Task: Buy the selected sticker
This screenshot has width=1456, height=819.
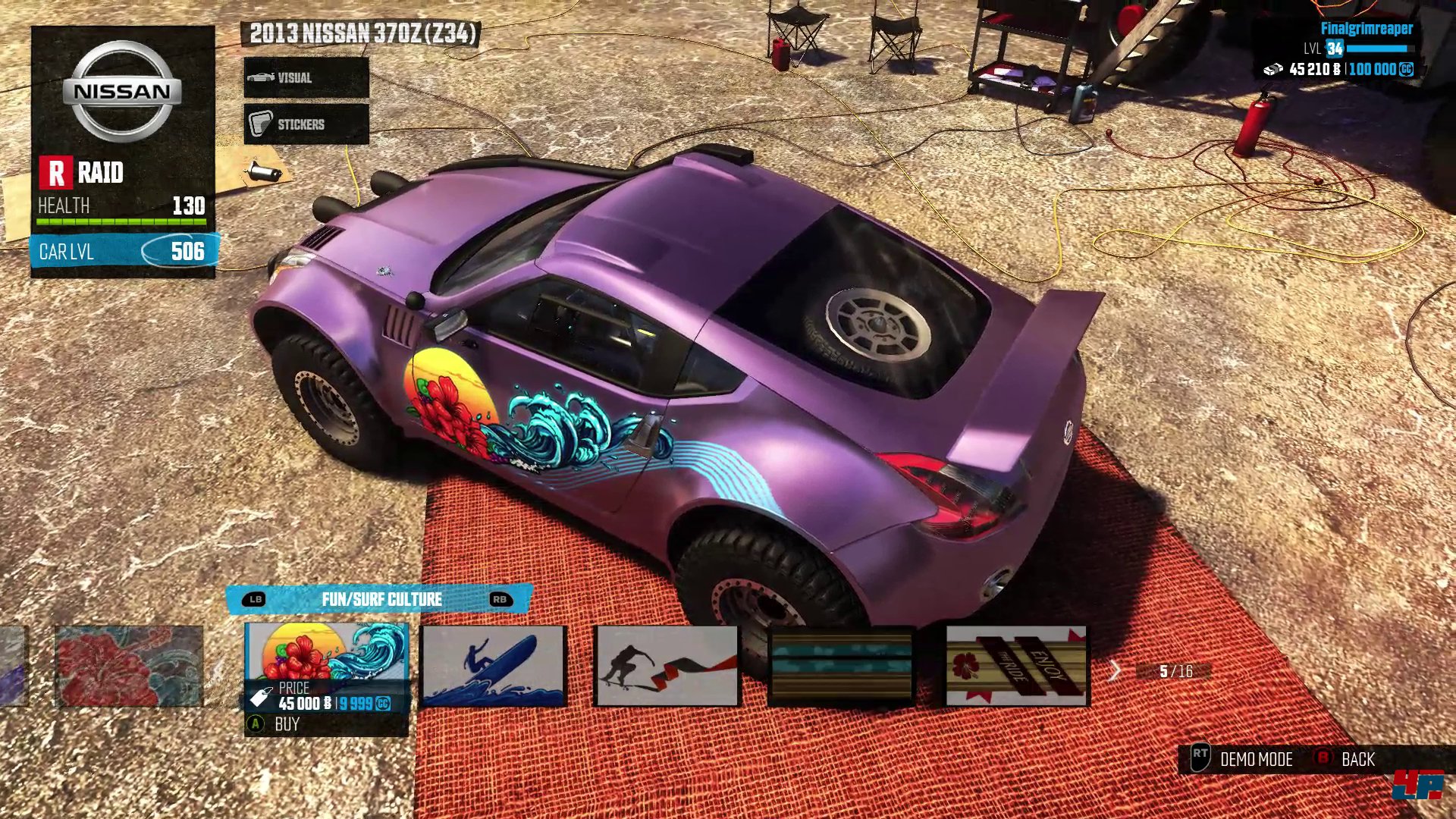Action: pos(286,724)
